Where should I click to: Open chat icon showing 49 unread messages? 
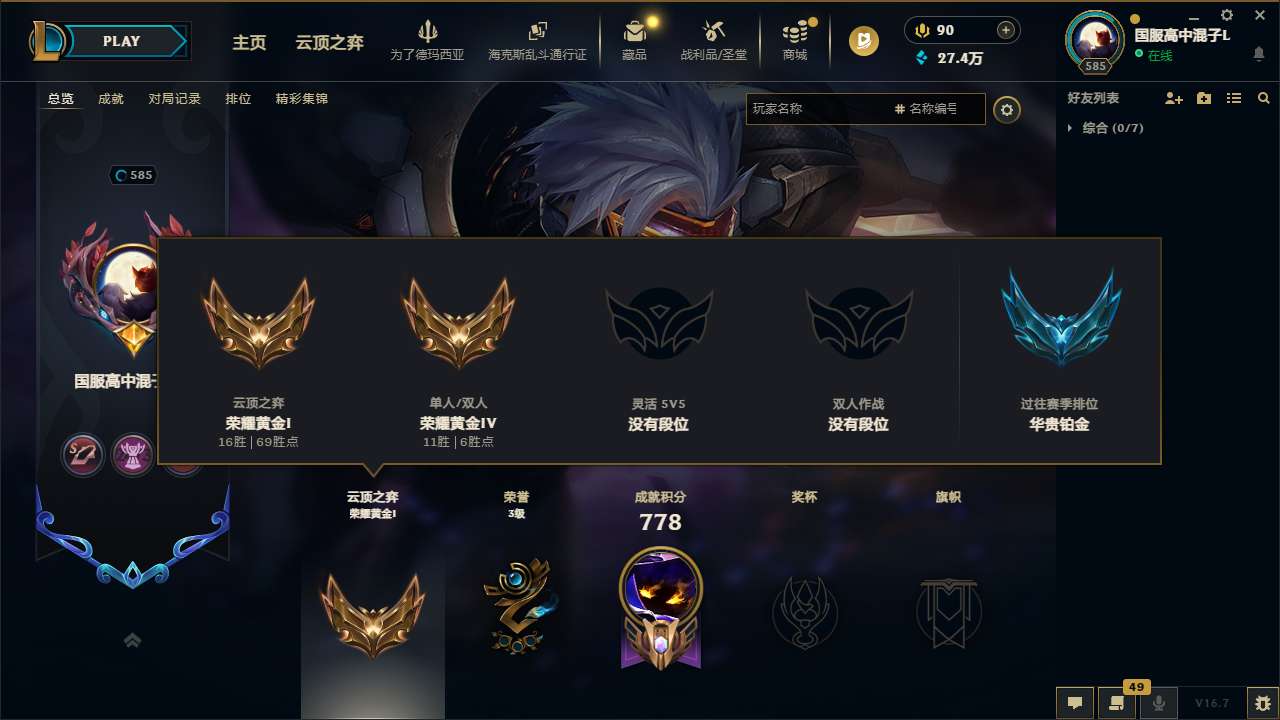pyautogui.click(x=1117, y=702)
